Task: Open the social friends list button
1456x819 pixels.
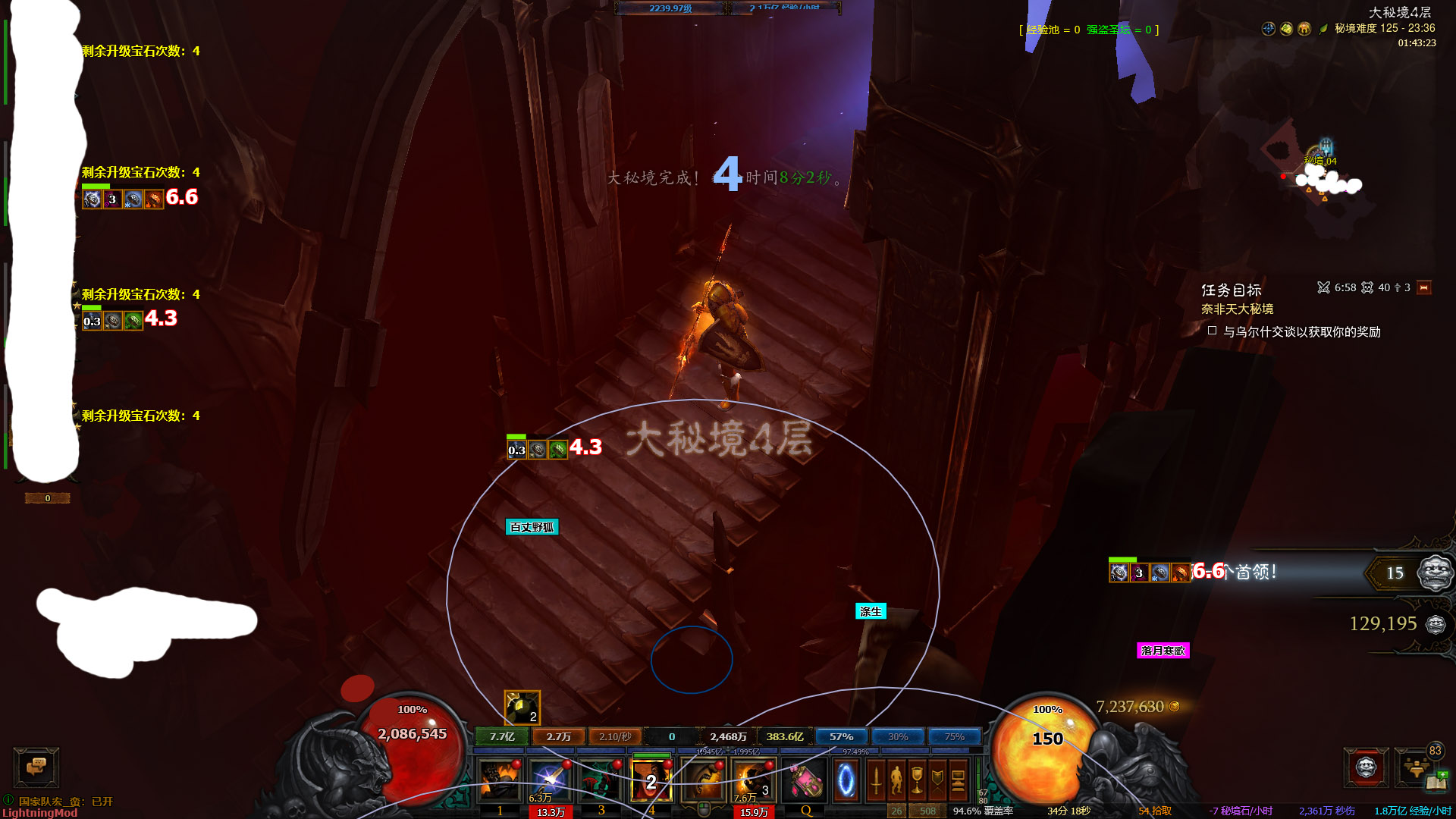Action: 1415,767
